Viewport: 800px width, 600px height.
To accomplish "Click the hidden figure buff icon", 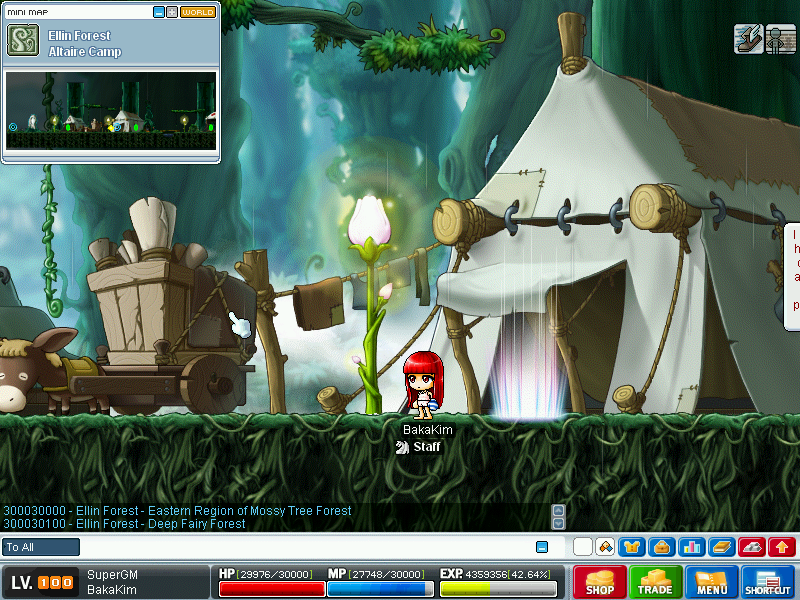I will pyautogui.click(x=780, y=39).
